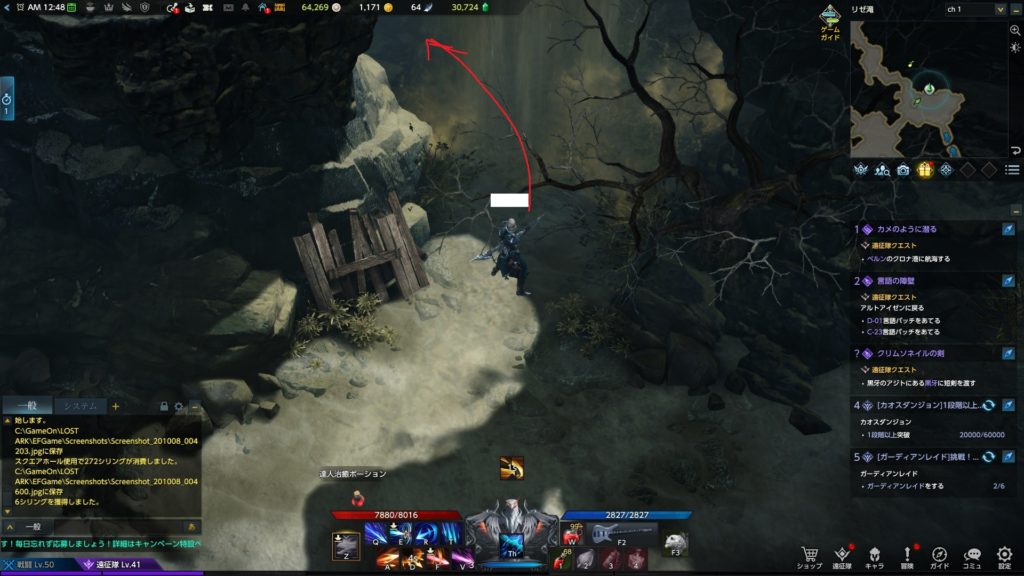
Task: Open the gift box icon below minimap
Action: 925,170
